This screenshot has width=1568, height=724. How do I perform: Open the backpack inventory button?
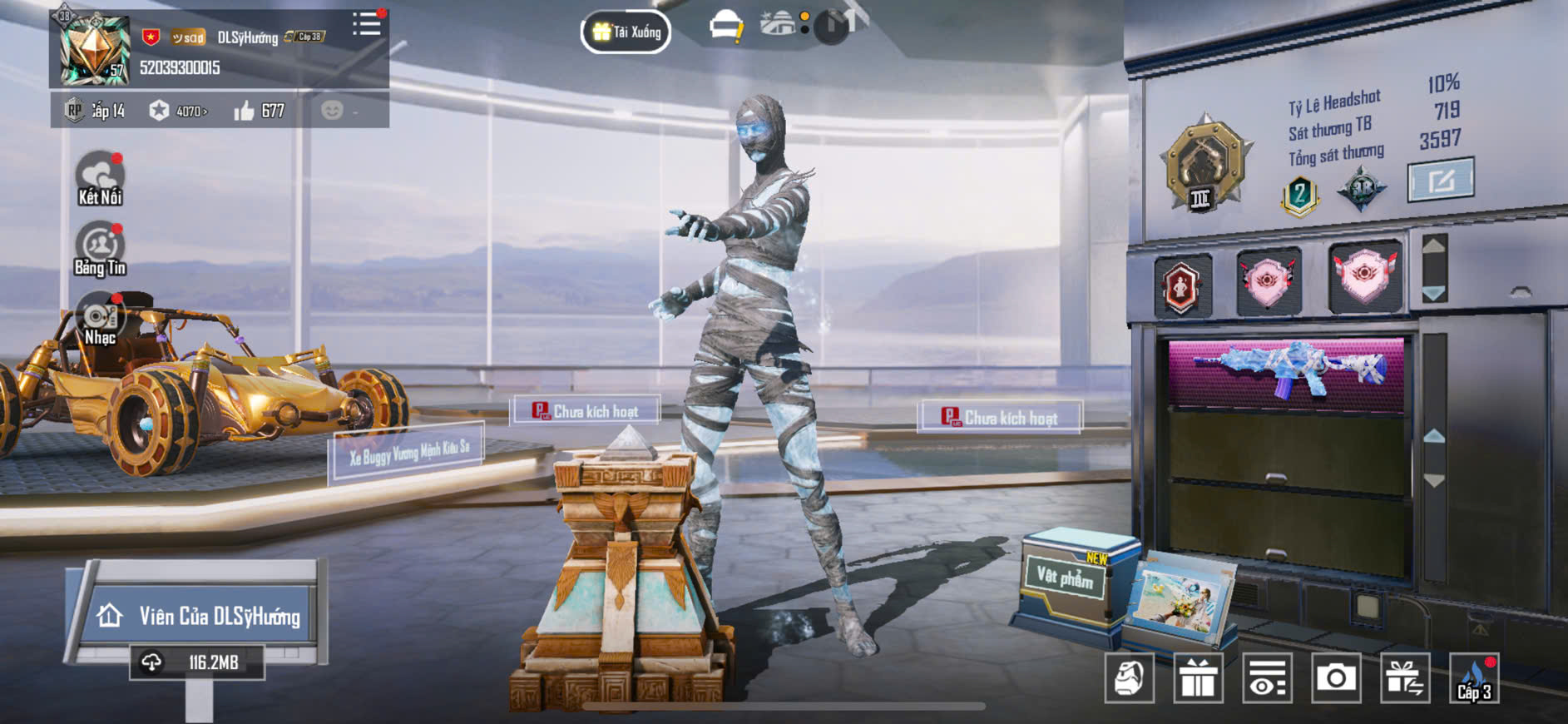coord(1130,678)
